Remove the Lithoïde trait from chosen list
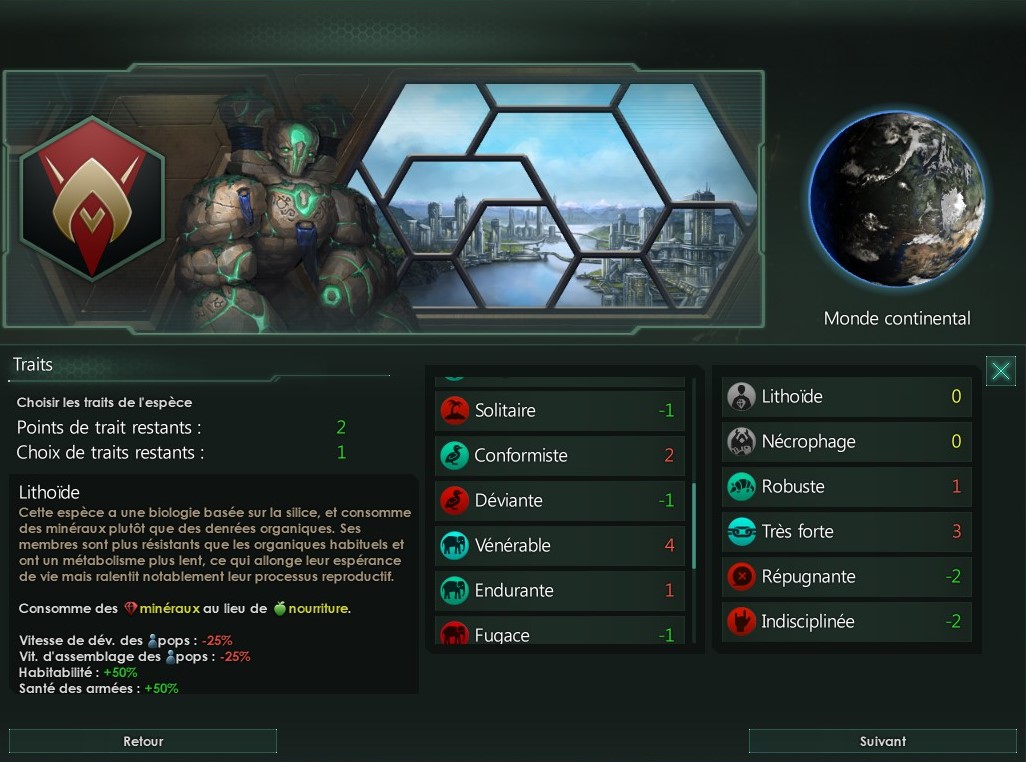Image resolution: width=1026 pixels, height=762 pixels. pos(846,396)
